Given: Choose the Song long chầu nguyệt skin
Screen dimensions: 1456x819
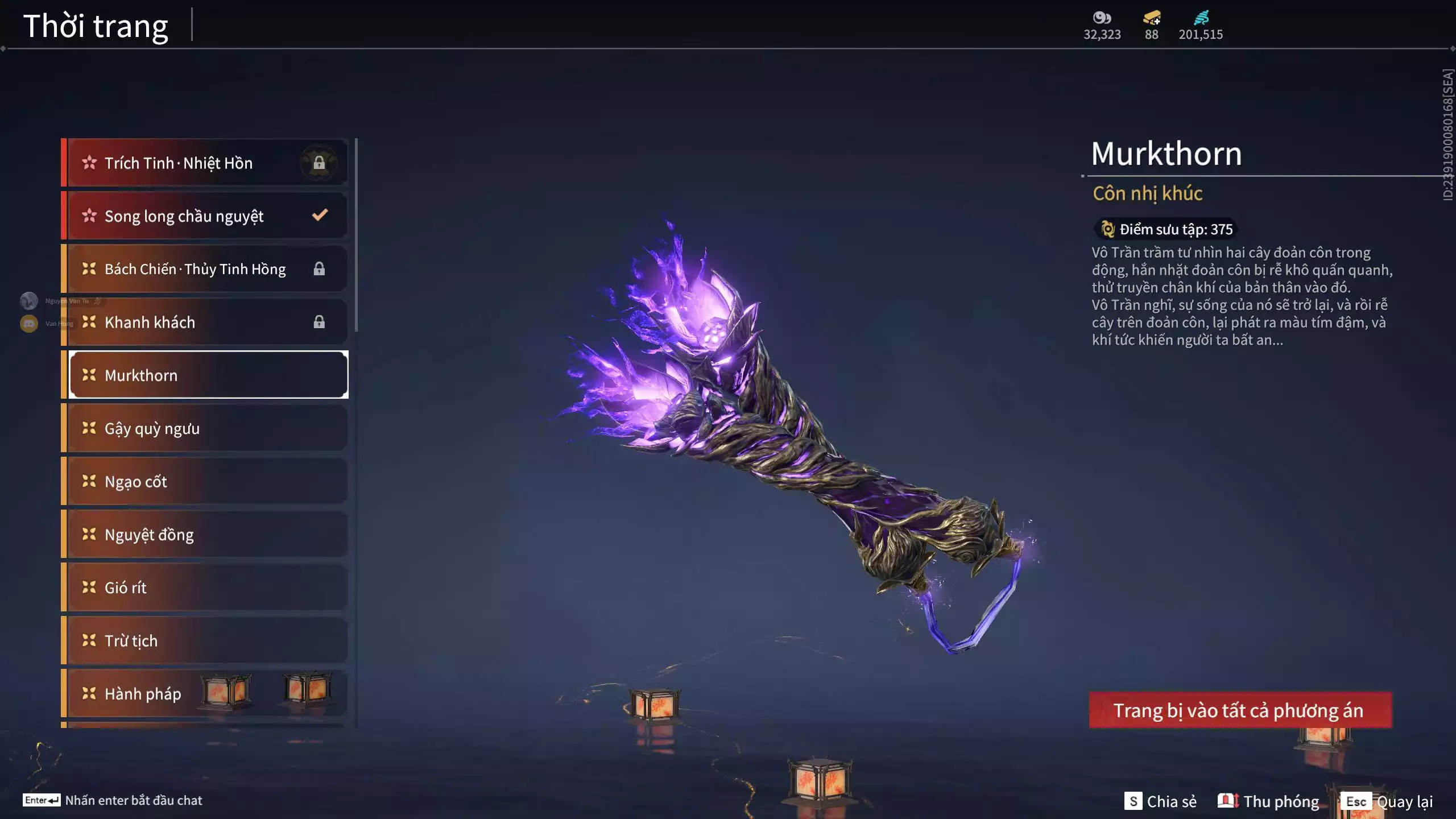Looking at the screenshot, I should coord(205,216).
